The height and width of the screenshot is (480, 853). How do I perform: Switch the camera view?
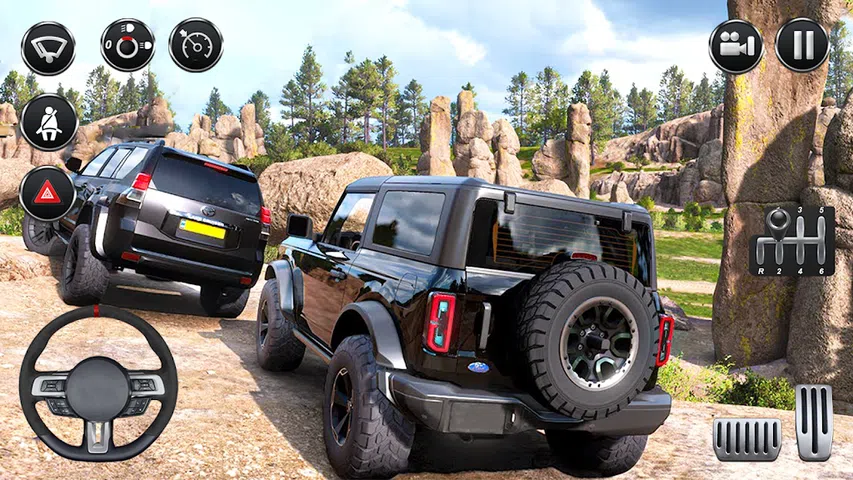coord(736,46)
